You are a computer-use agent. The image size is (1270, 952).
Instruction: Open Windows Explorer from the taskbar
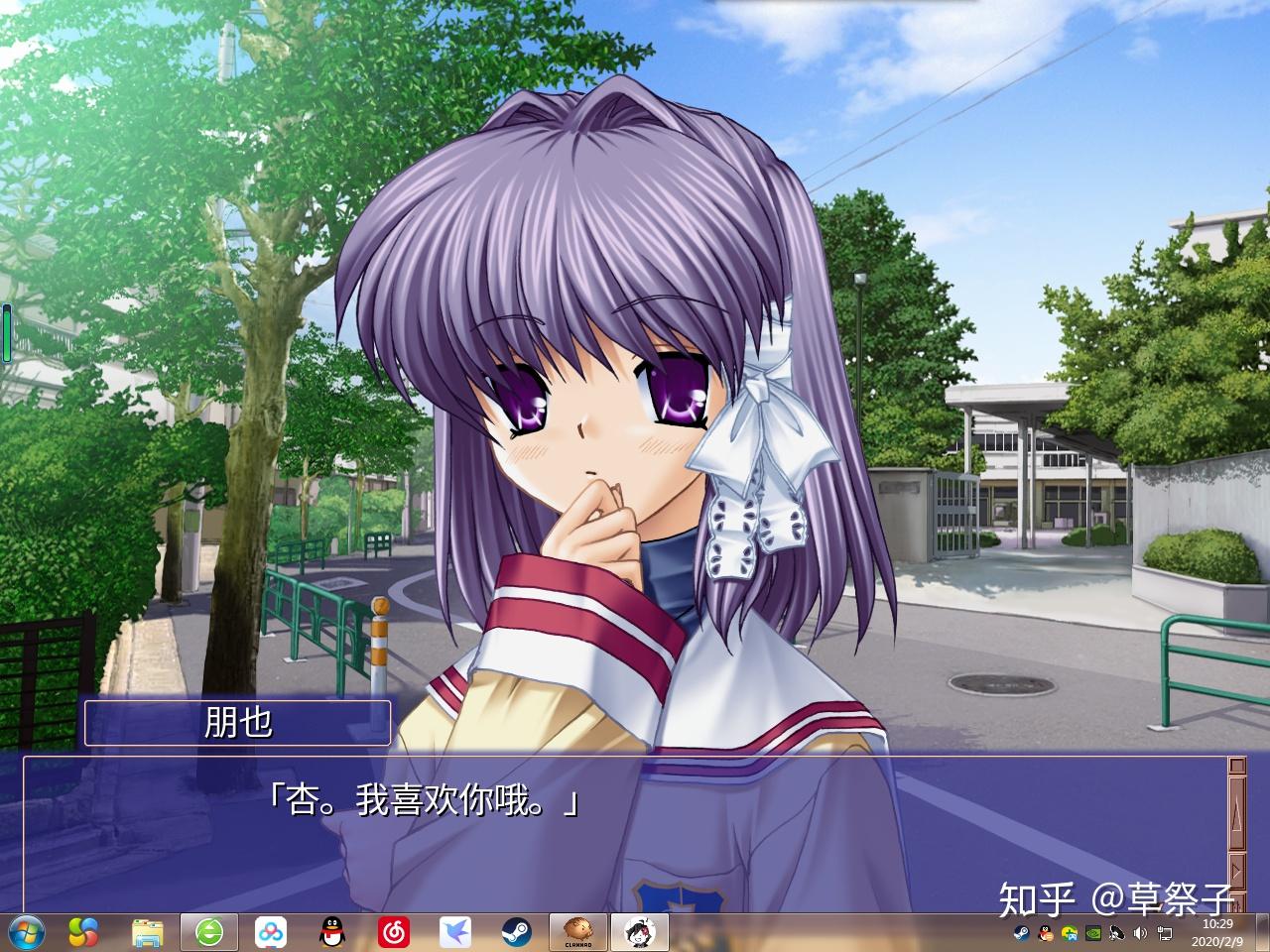click(x=147, y=932)
